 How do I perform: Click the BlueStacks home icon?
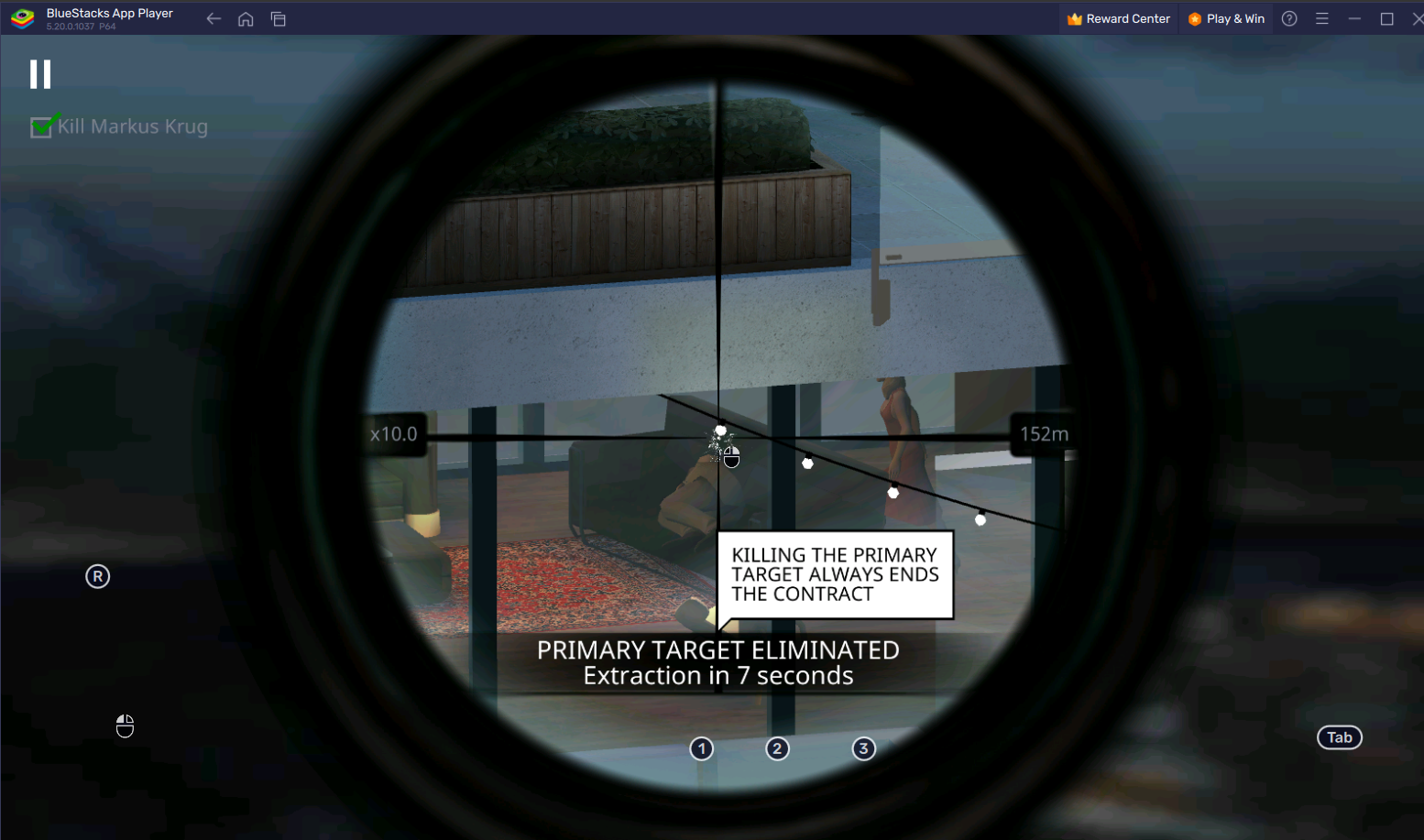tap(246, 18)
